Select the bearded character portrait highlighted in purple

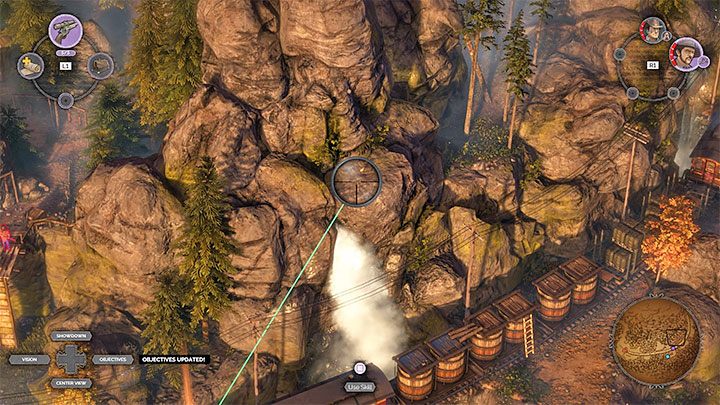point(685,51)
